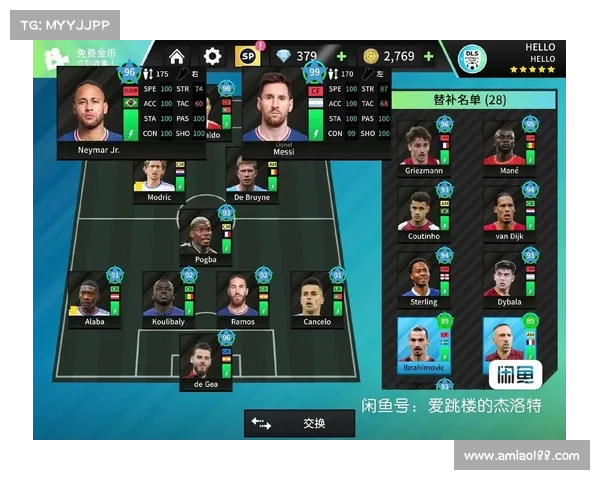Go to the home screen via house icon
The height and width of the screenshot is (480, 600).
[x=177, y=57]
